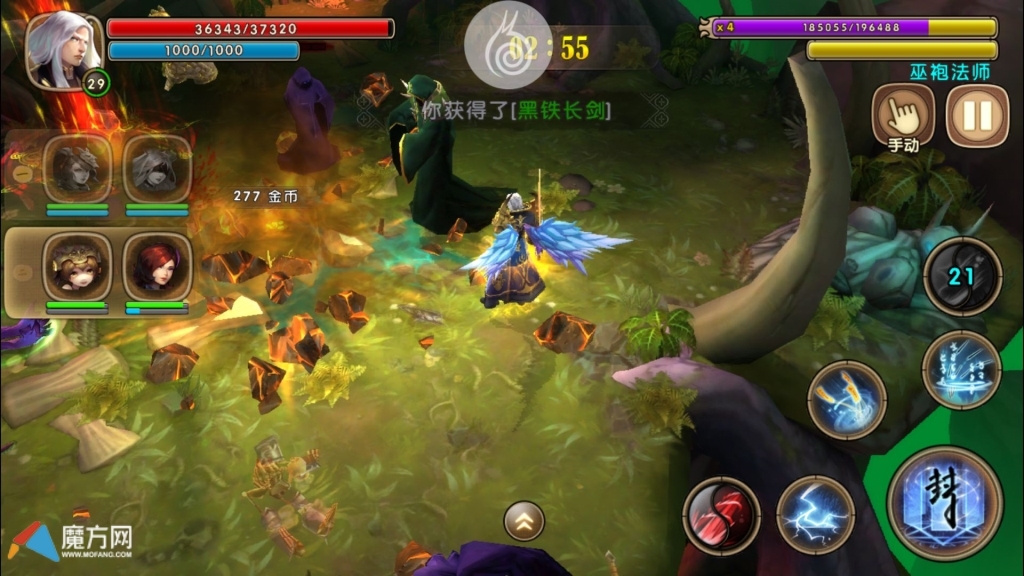The width and height of the screenshot is (1024, 576).
Task: Activate the falling rune rain skill
Action: click(961, 369)
